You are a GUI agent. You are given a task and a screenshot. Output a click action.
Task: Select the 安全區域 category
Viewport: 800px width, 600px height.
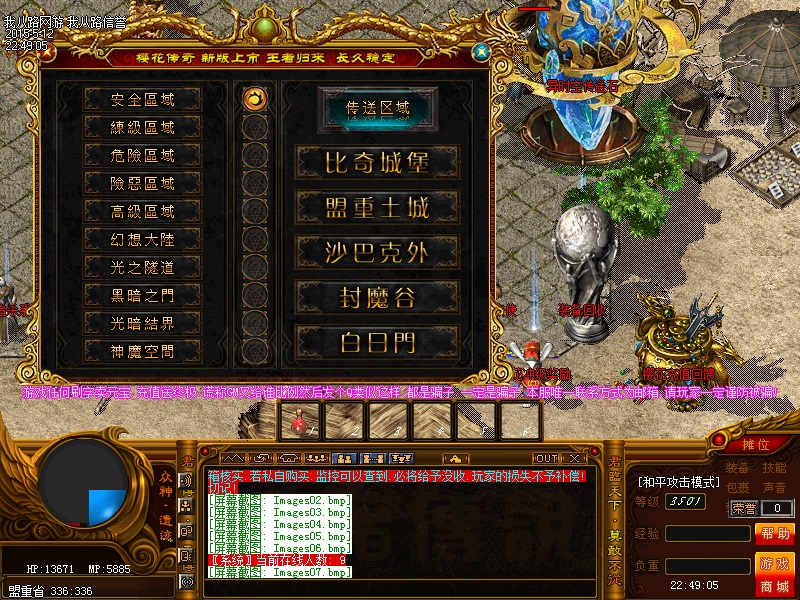point(142,100)
